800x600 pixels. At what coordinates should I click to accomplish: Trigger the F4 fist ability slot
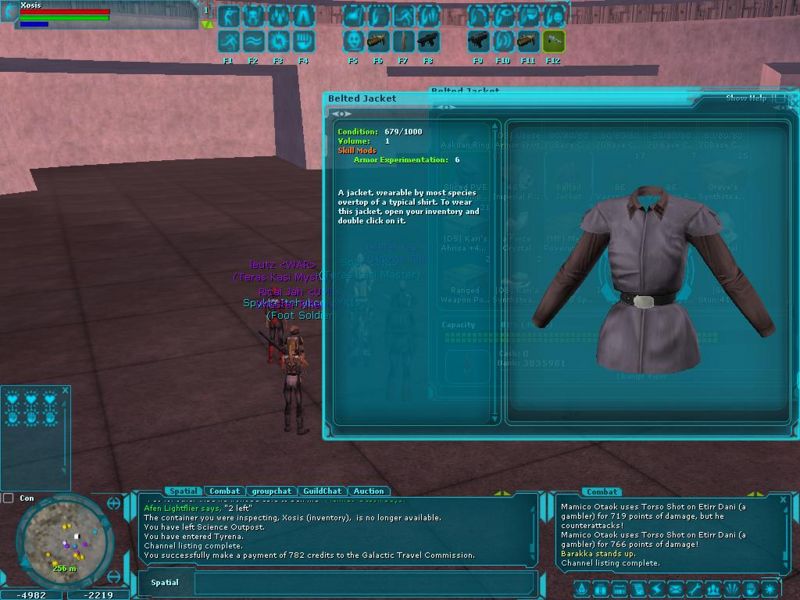(x=303, y=41)
